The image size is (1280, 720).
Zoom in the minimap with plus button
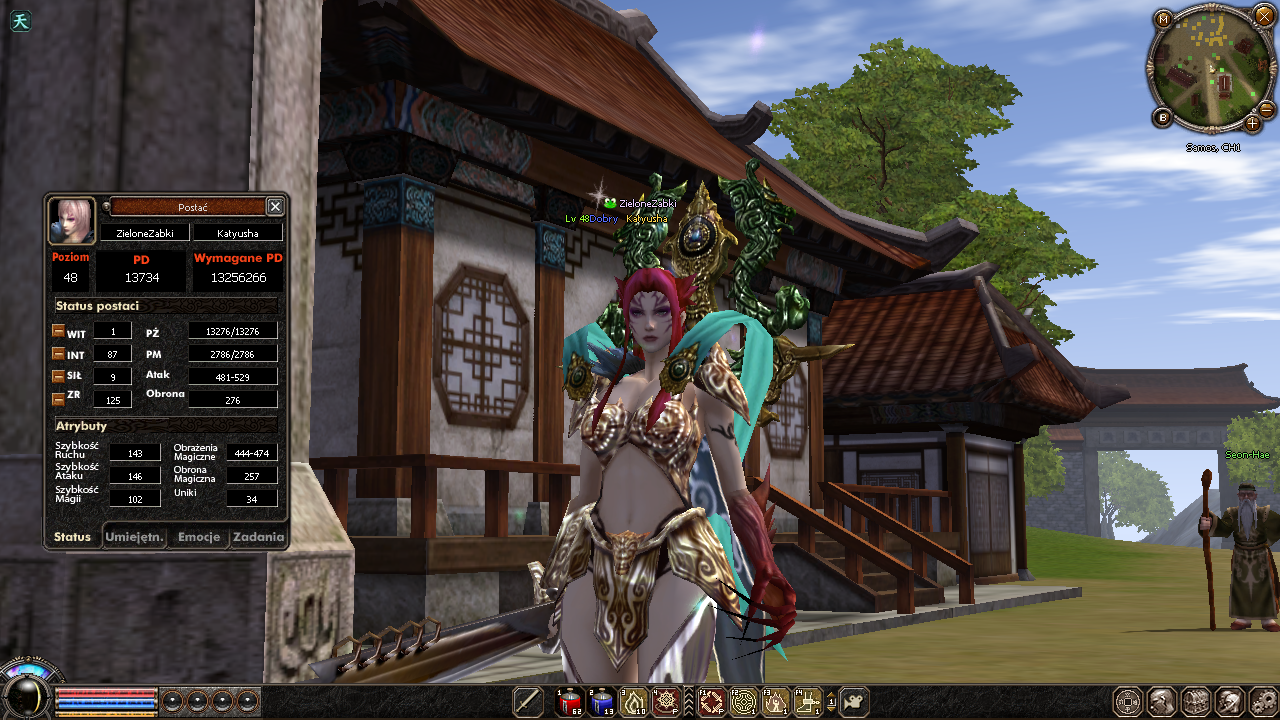pos(1253,124)
